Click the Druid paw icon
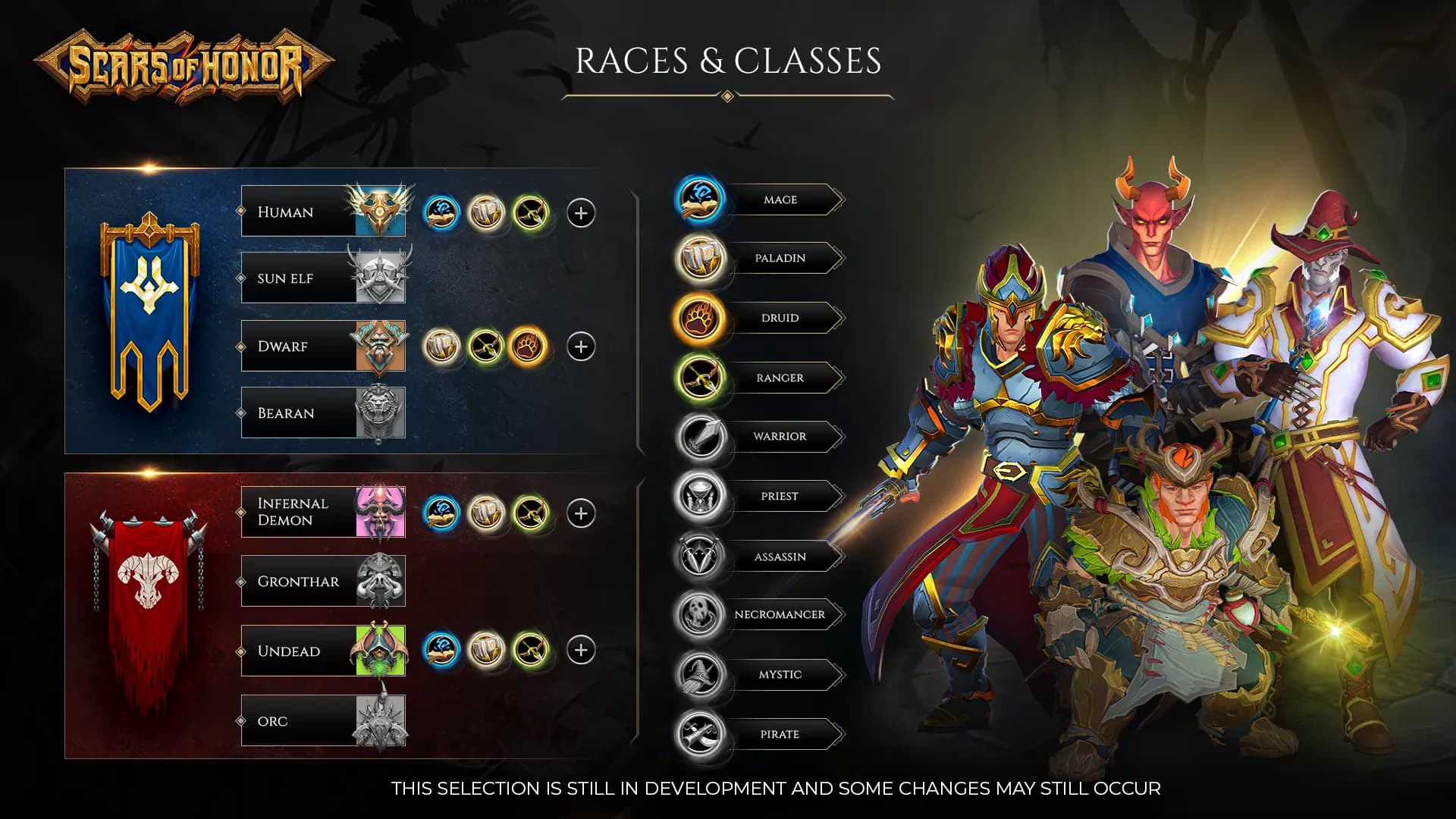Screen dimensions: 1456x819 [699, 317]
